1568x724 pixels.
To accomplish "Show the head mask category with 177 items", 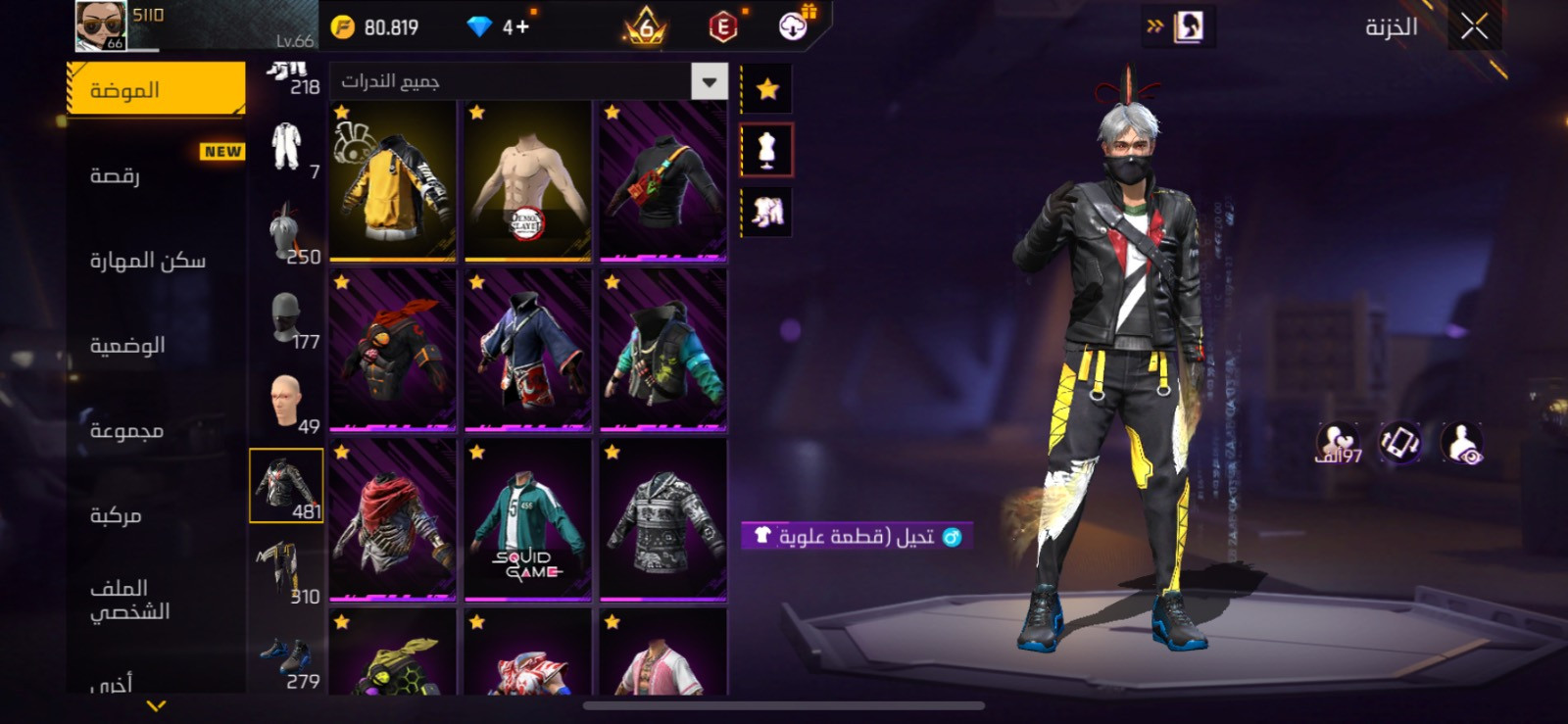I will (x=286, y=320).
